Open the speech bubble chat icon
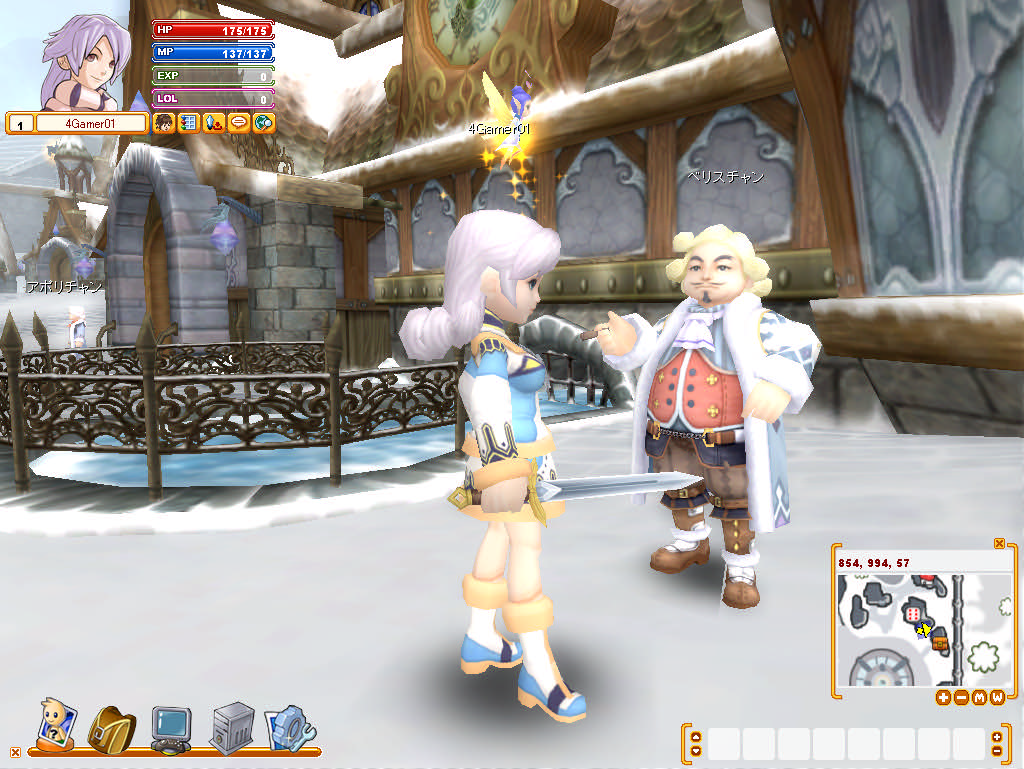 pyautogui.click(x=238, y=123)
